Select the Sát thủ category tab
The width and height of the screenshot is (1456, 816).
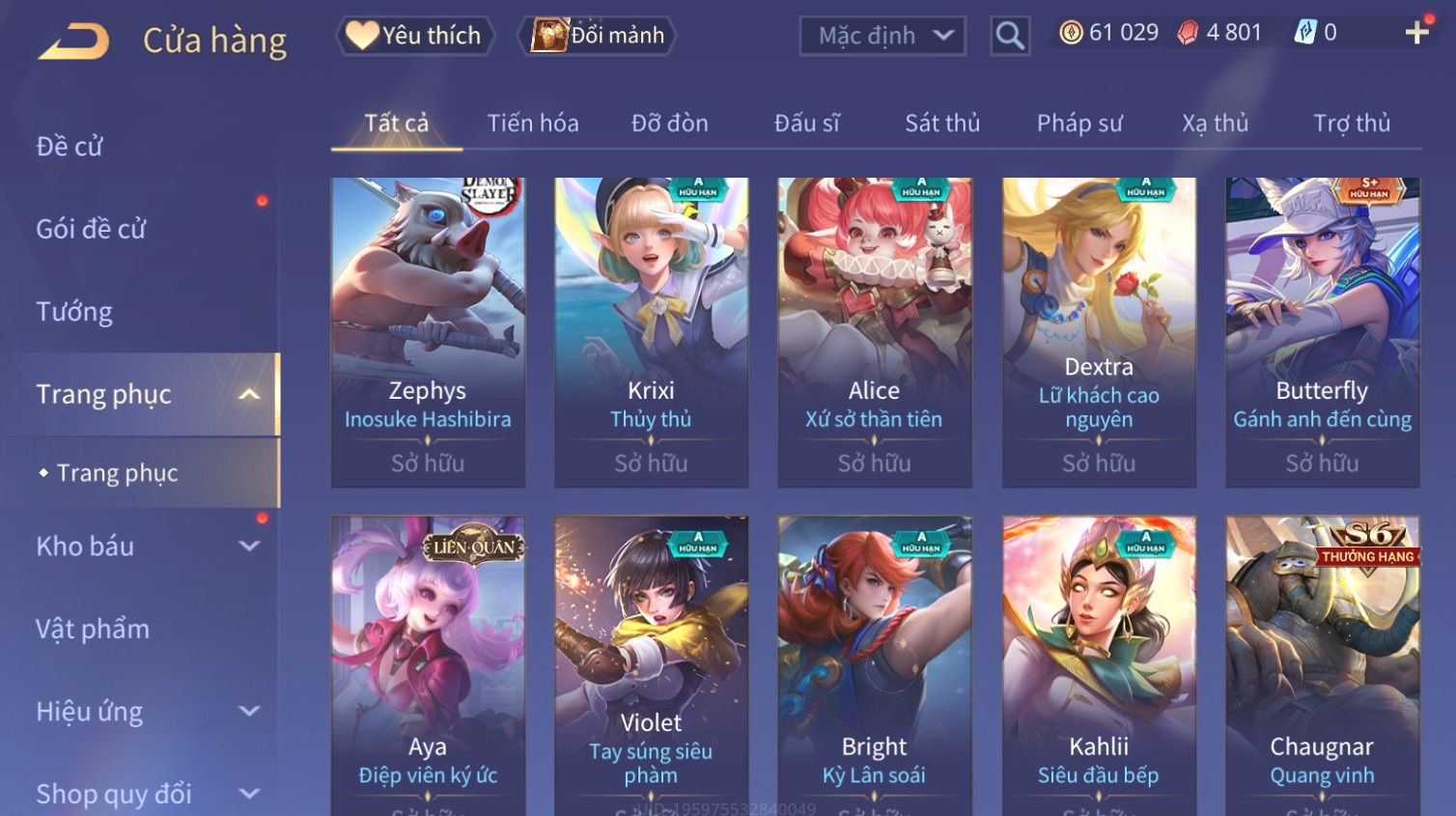[x=941, y=124]
